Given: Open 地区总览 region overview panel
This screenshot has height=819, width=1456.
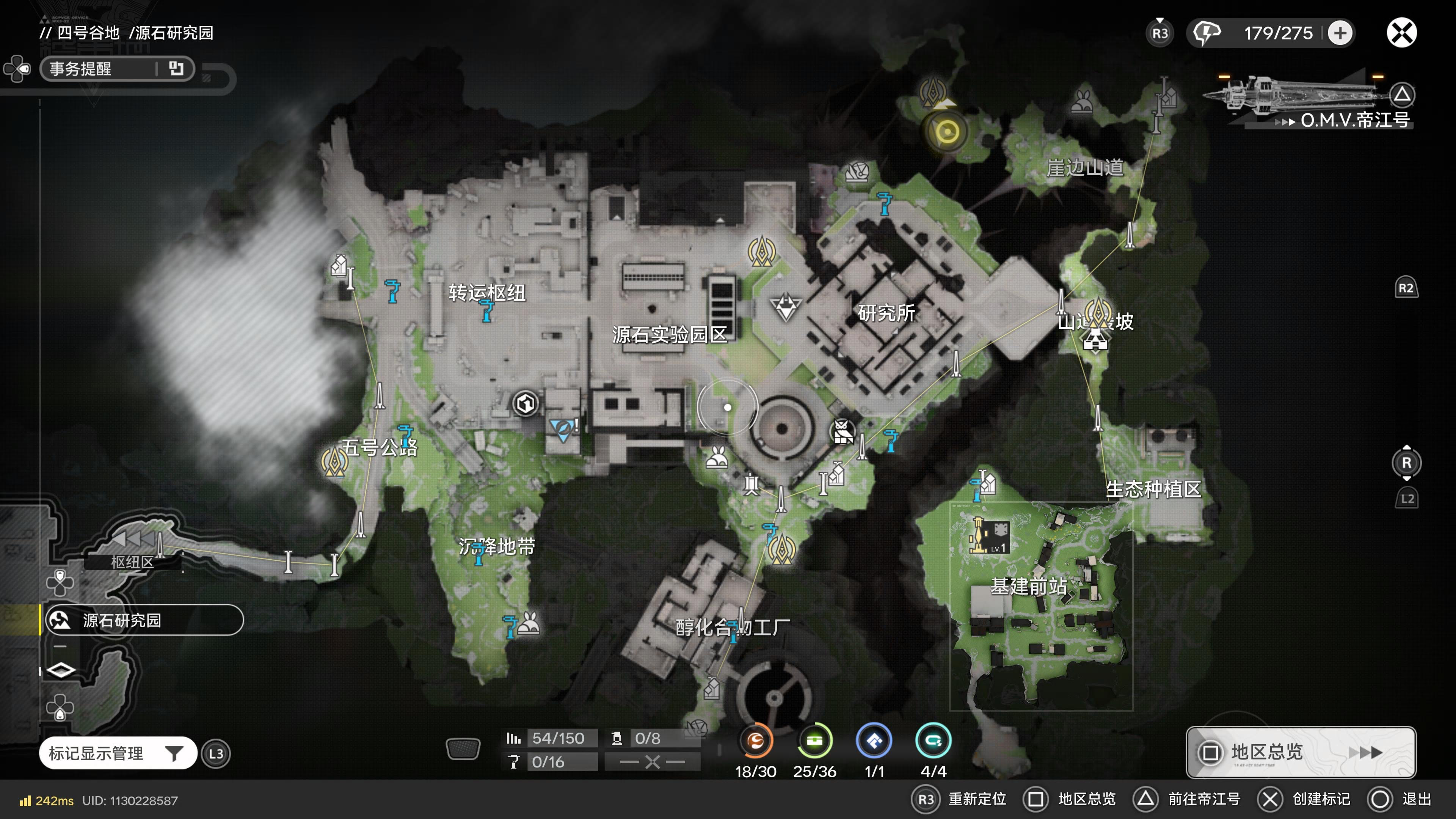Looking at the screenshot, I should click(1300, 752).
